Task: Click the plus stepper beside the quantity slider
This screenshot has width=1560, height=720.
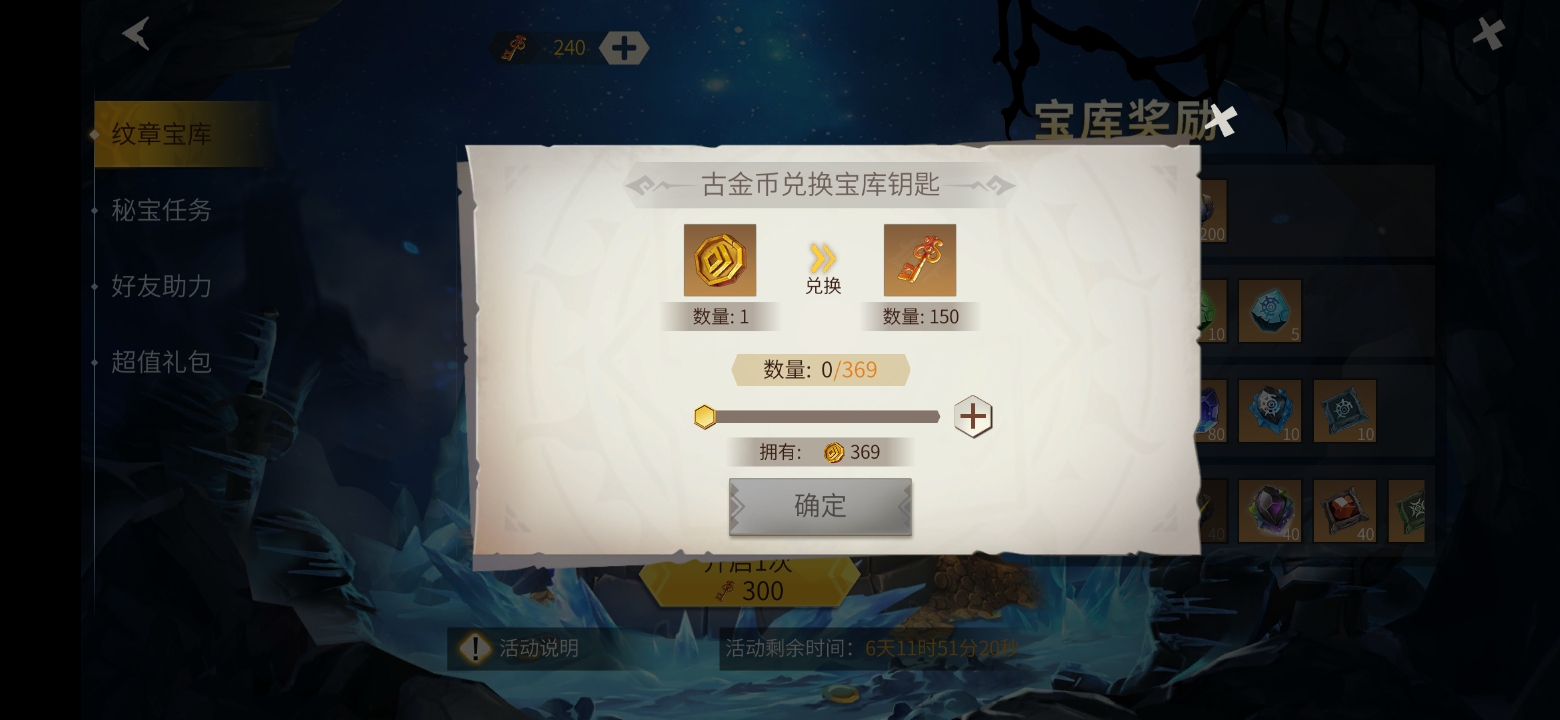Action: [x=971, y=416]
